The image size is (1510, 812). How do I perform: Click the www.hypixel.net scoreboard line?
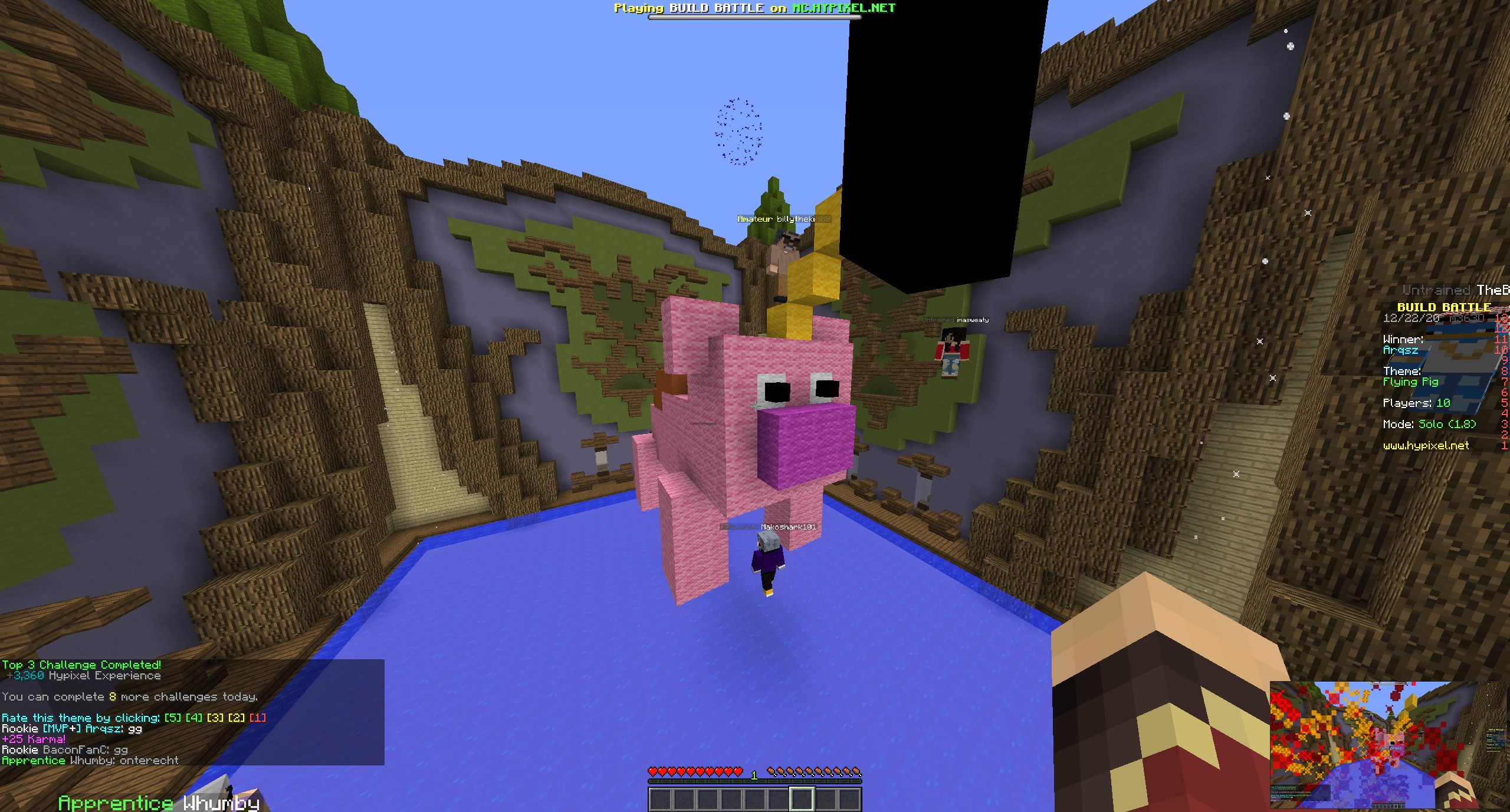1426,446
